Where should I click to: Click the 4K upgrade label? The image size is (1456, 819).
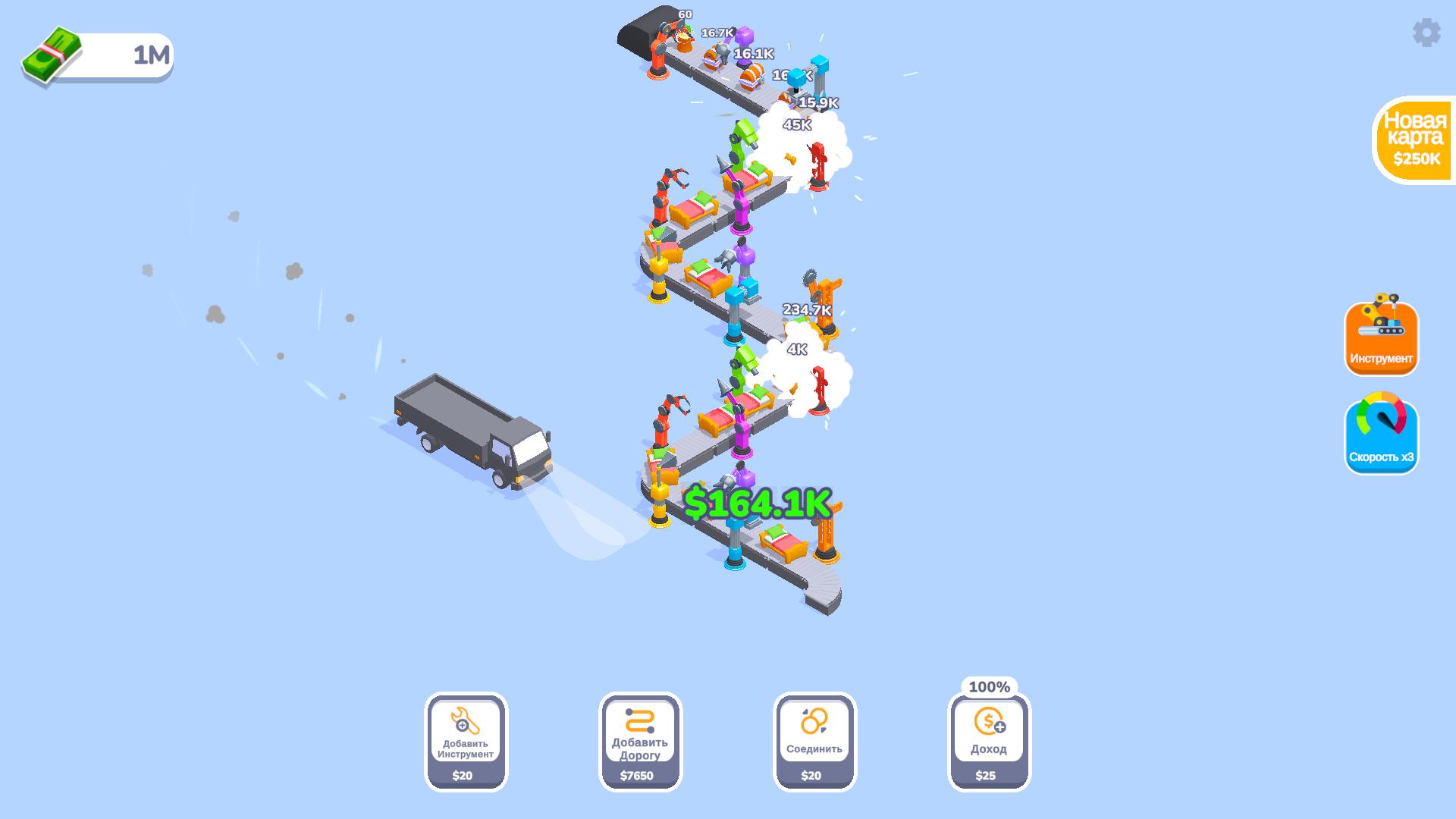[x=796, y=350]
